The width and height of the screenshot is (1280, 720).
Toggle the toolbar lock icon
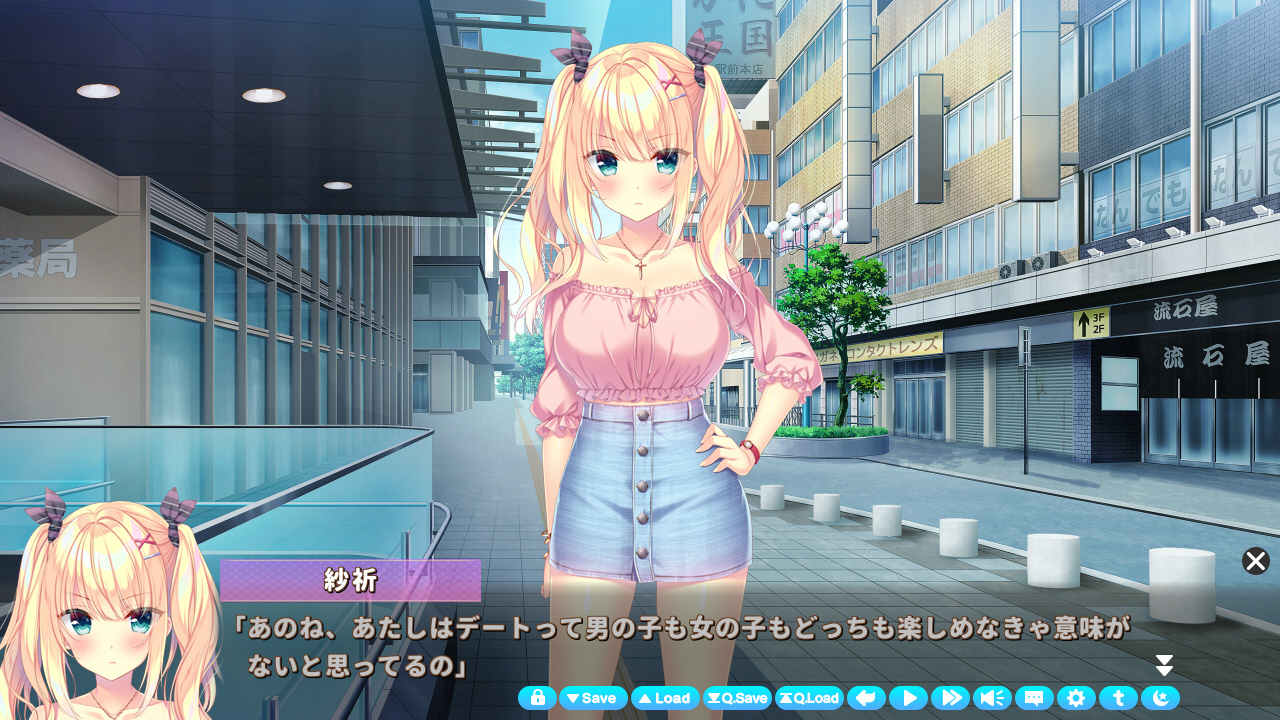click(x=537, y=698)
